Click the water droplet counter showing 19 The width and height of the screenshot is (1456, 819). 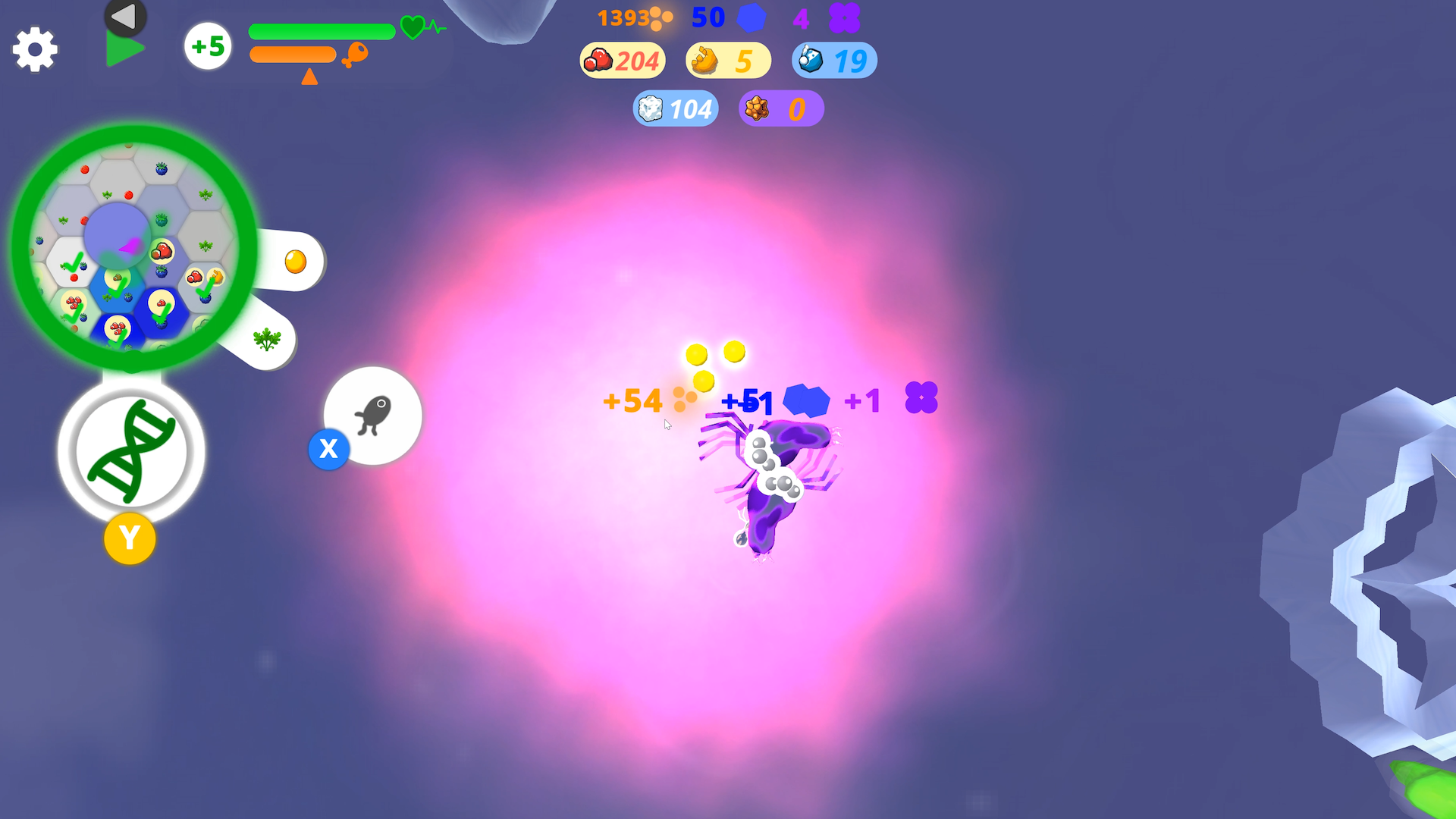833,60
